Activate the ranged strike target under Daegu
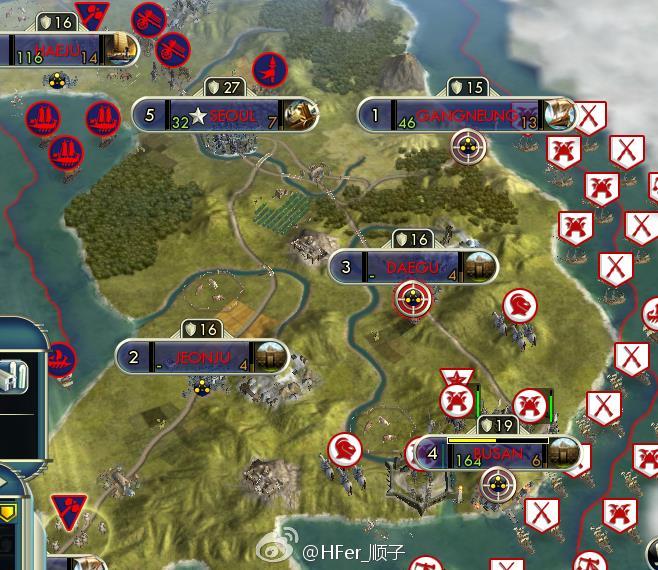658x570 pixels. pyautogui.click(x=411, y=297)
